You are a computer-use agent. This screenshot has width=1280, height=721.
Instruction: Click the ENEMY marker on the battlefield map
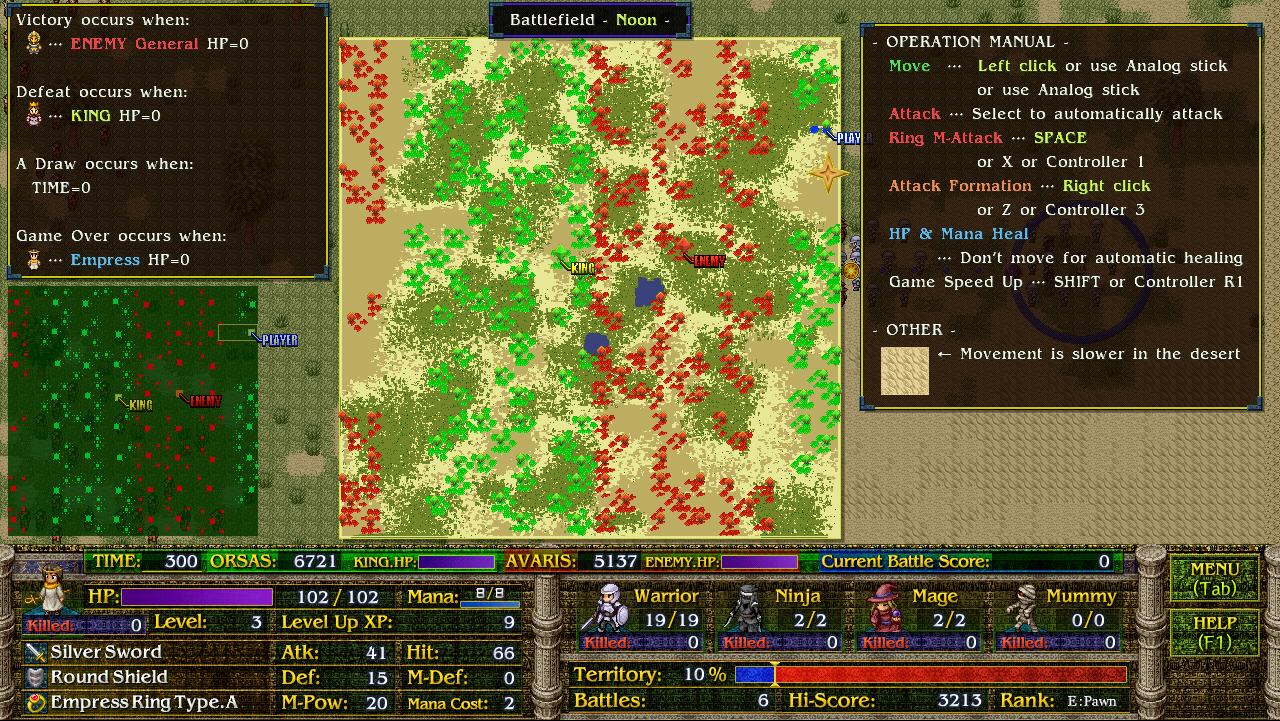point(707,261)
